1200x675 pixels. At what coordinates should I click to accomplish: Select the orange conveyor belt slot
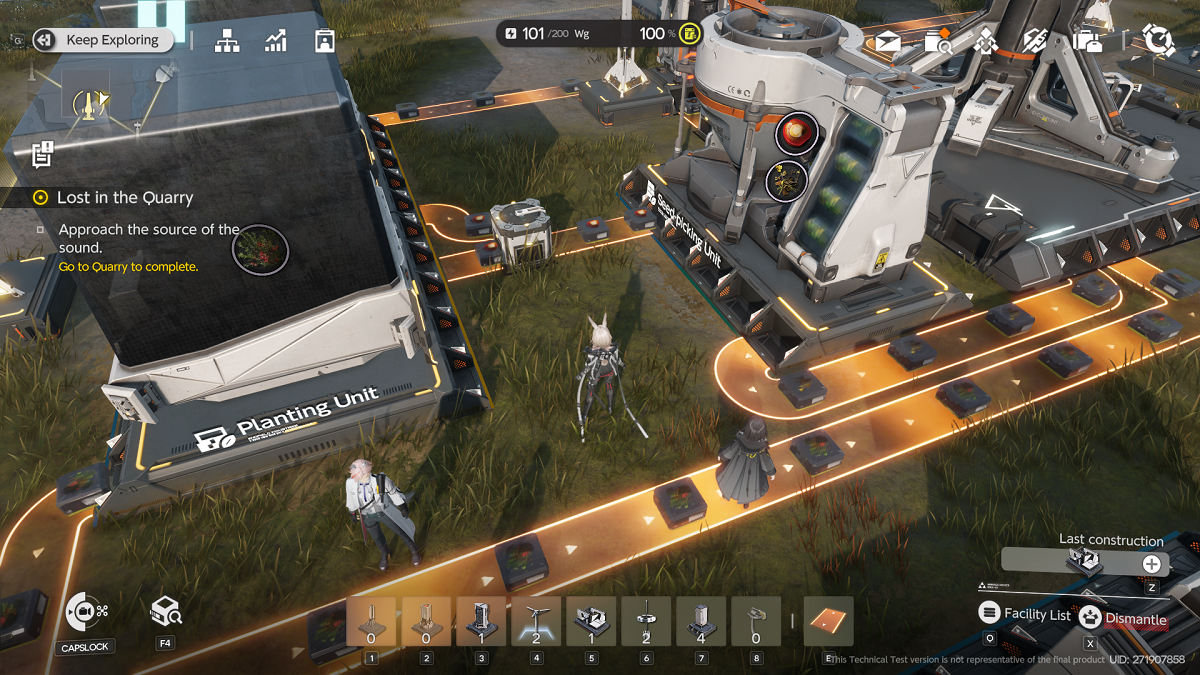click(x=828, y=621)
